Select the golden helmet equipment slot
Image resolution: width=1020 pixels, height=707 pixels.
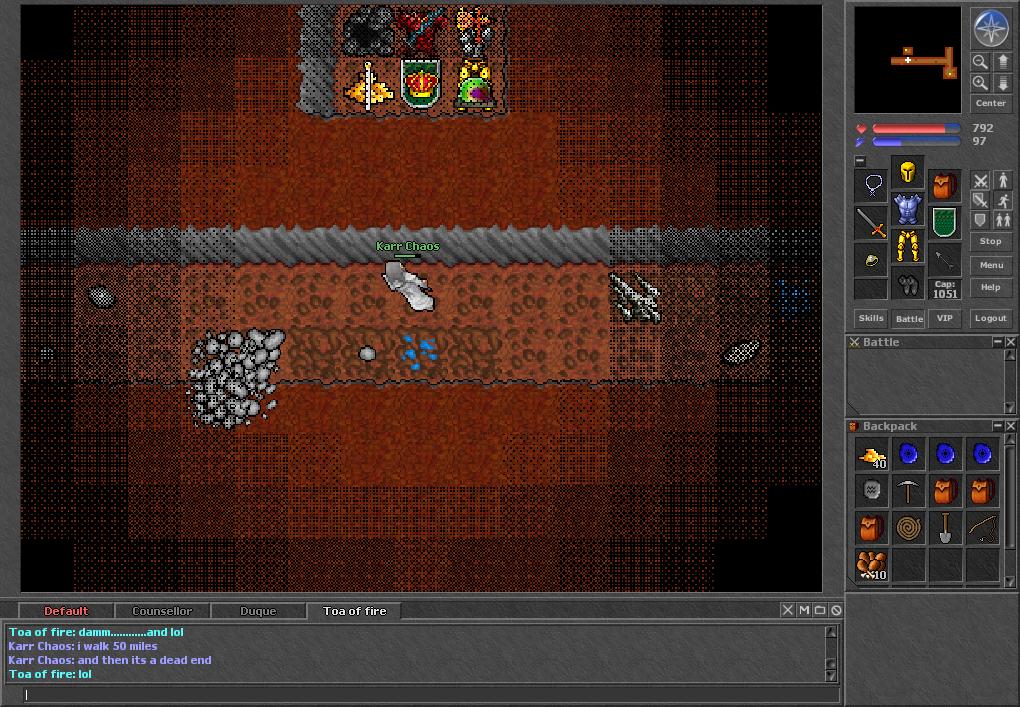[x=907, y=173]
